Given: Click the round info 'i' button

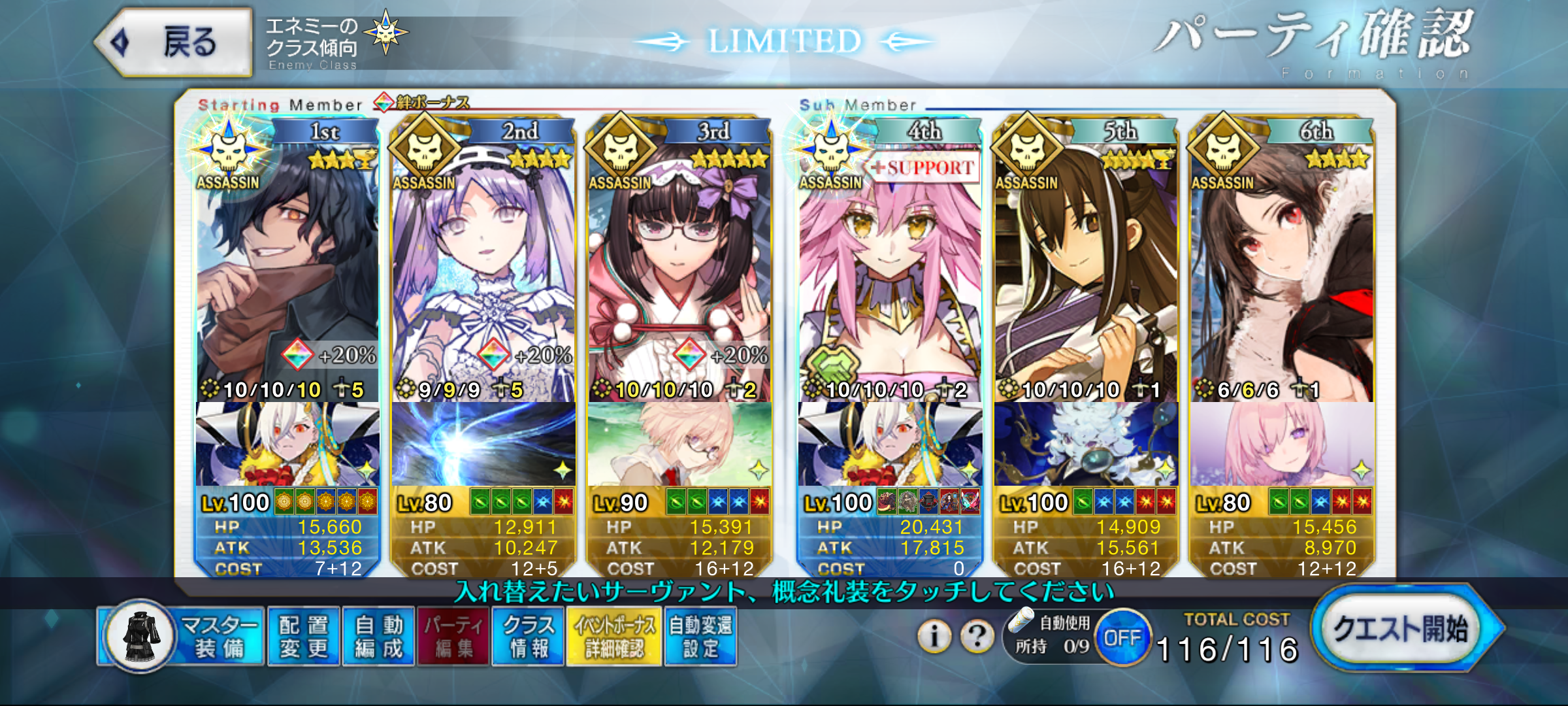Looking at the screenshot, I should click(x=935, y=635).
